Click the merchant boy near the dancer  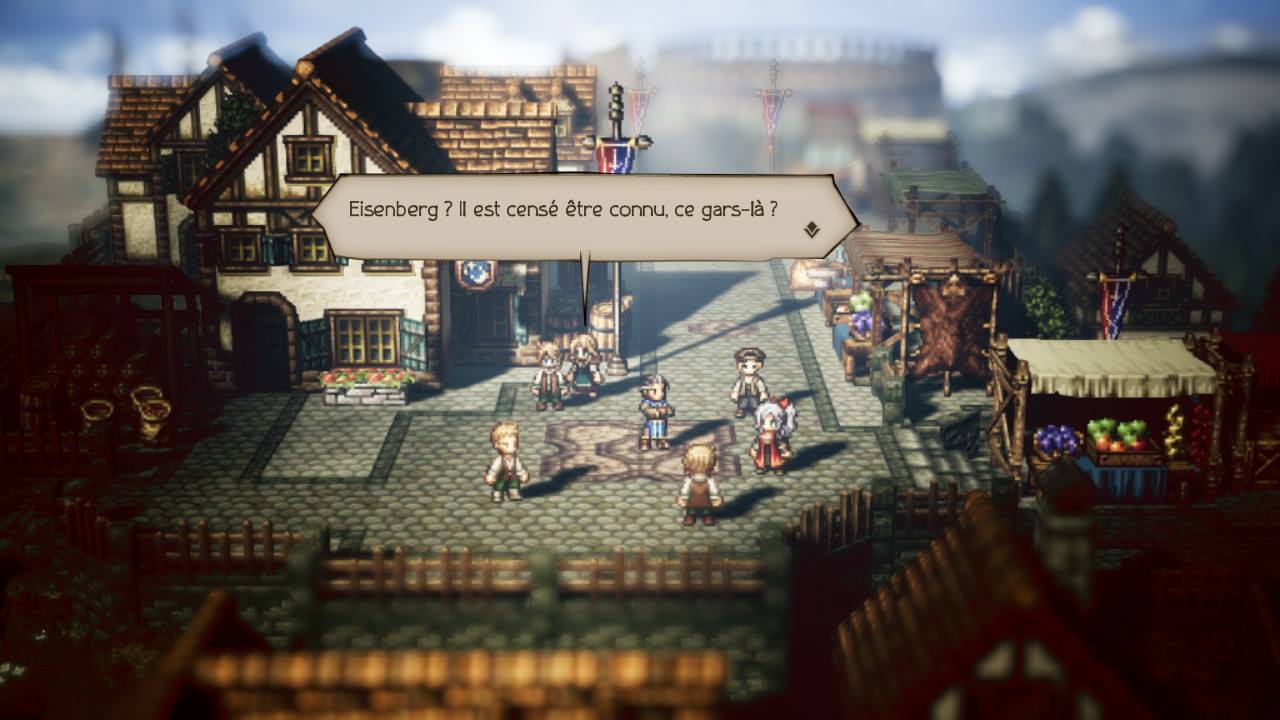coord(748,375)
